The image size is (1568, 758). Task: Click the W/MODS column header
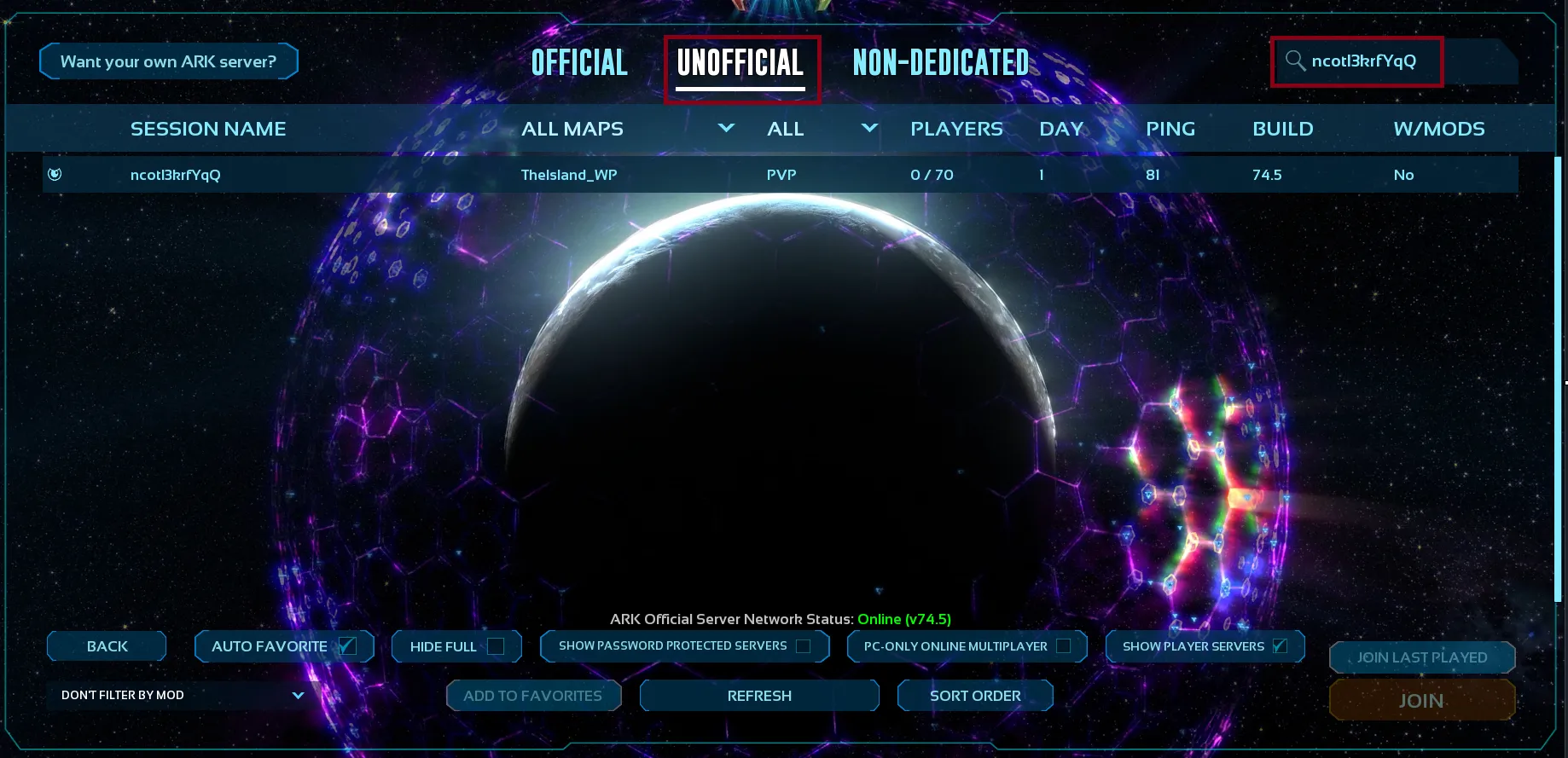pyautogui.click(x=1438, y=129)
